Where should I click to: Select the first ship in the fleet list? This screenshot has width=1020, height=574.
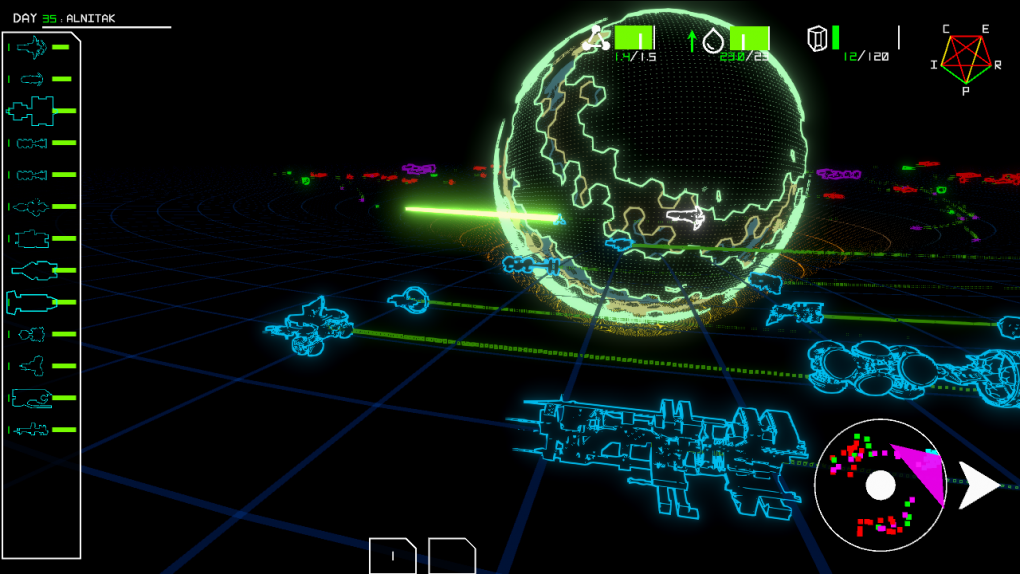click(32, 47)
